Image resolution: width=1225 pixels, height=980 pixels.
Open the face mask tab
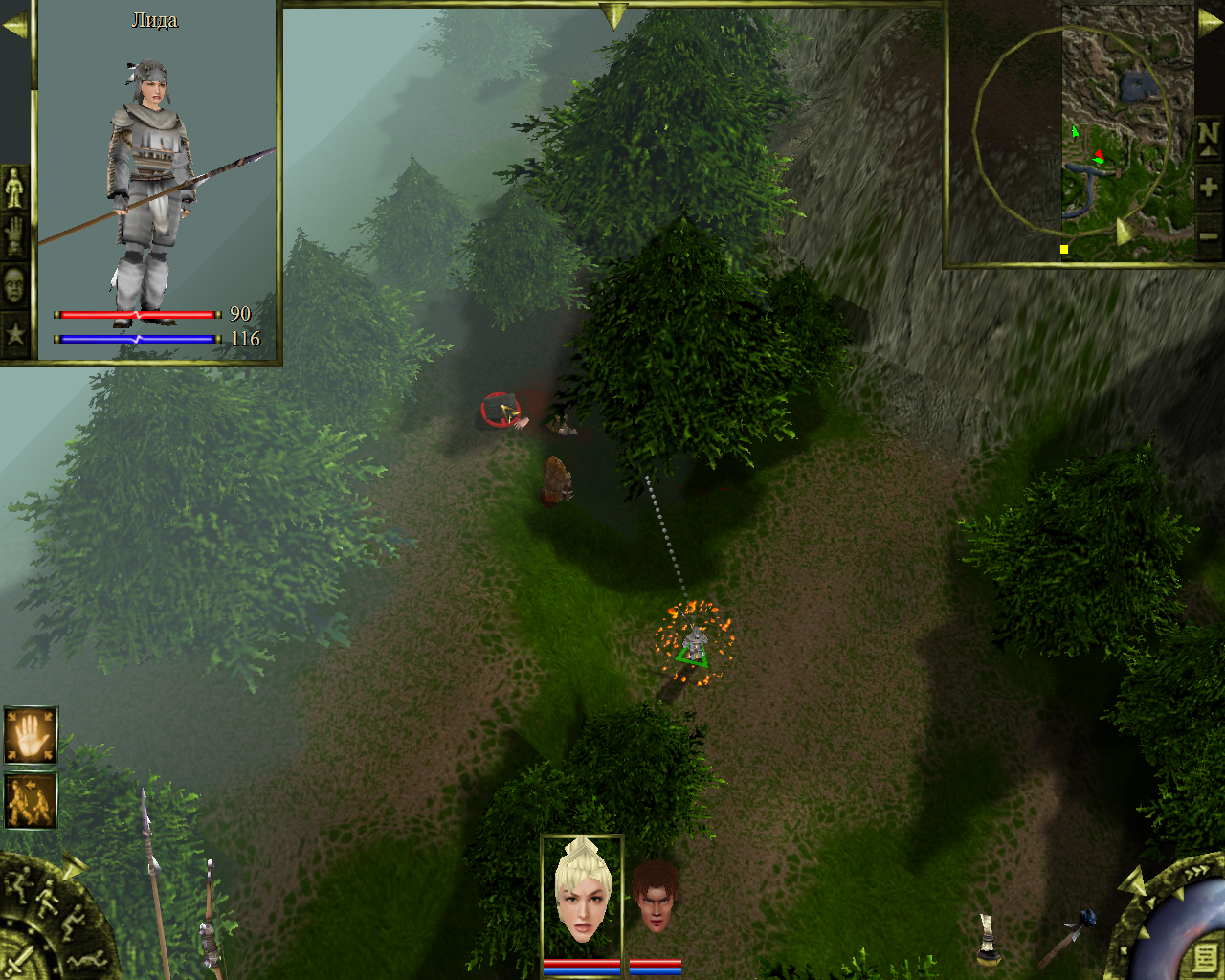coord(14,285)
